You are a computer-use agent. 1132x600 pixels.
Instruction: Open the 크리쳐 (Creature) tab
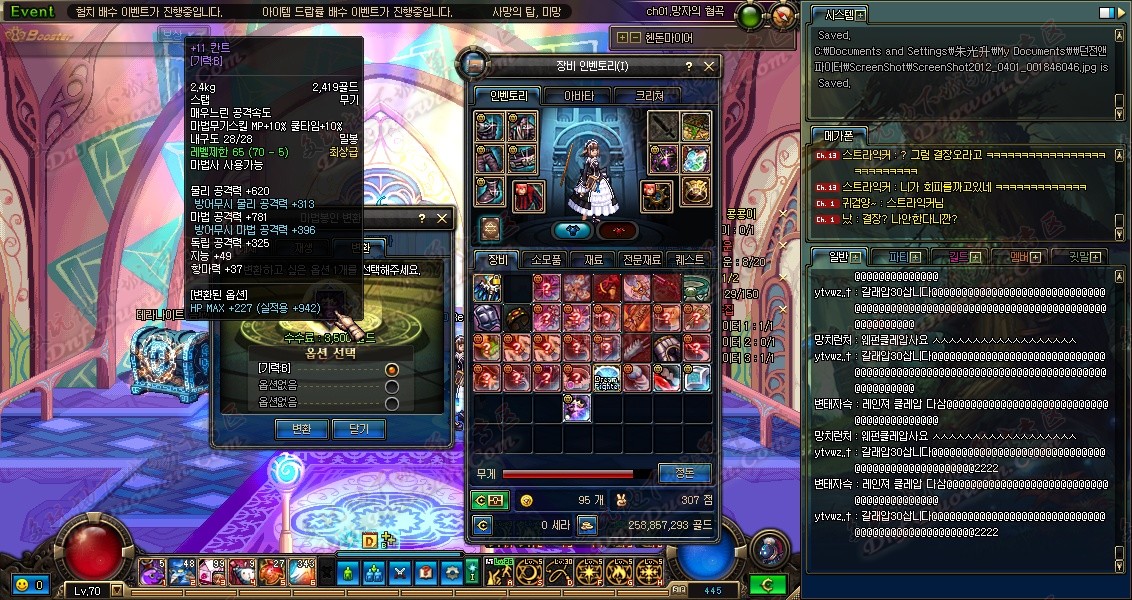click(650, 96)
